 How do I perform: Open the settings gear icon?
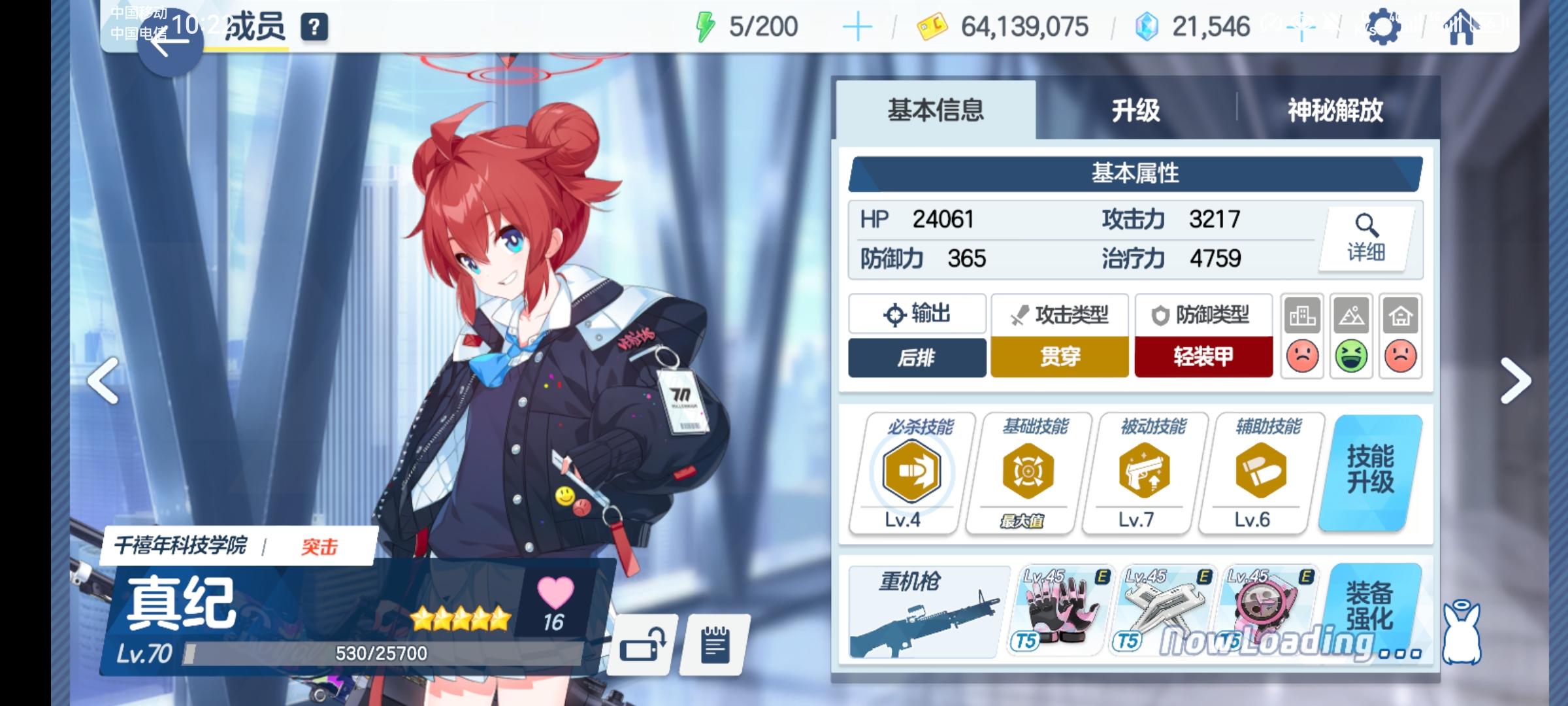pyautogui.click(x=1385, y=28)
